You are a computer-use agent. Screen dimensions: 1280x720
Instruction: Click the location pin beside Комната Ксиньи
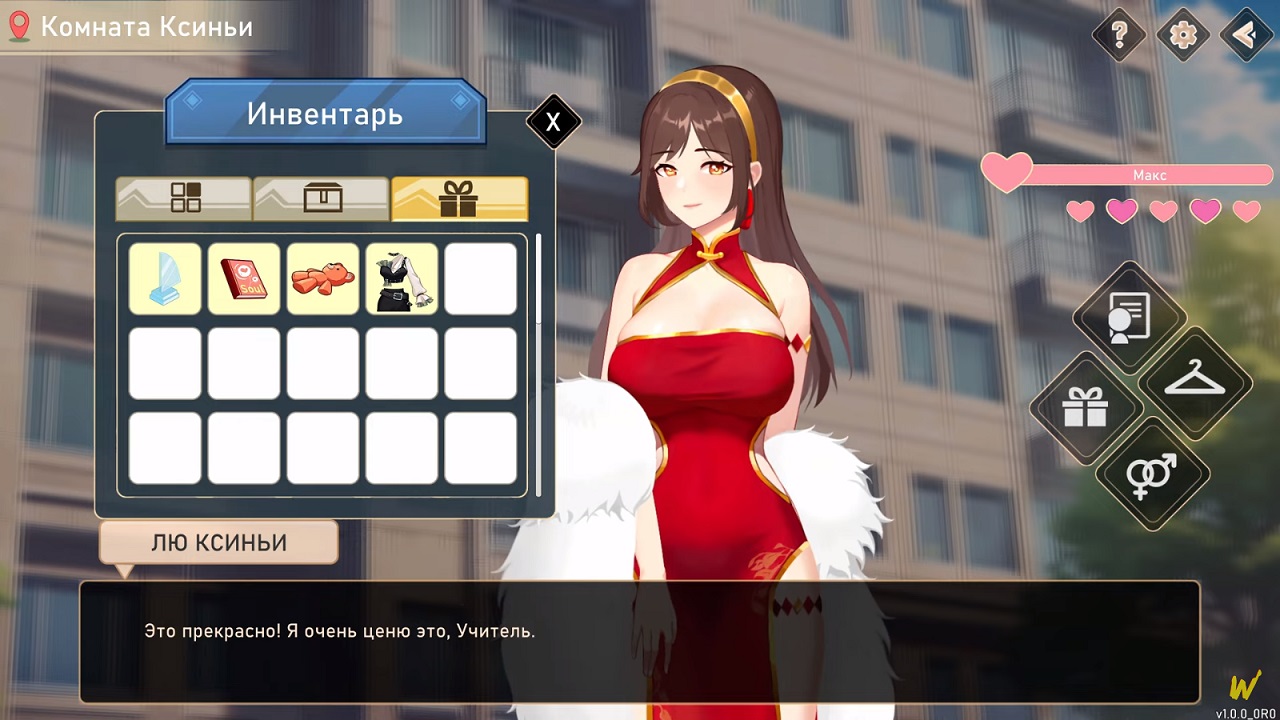(17, 26)
